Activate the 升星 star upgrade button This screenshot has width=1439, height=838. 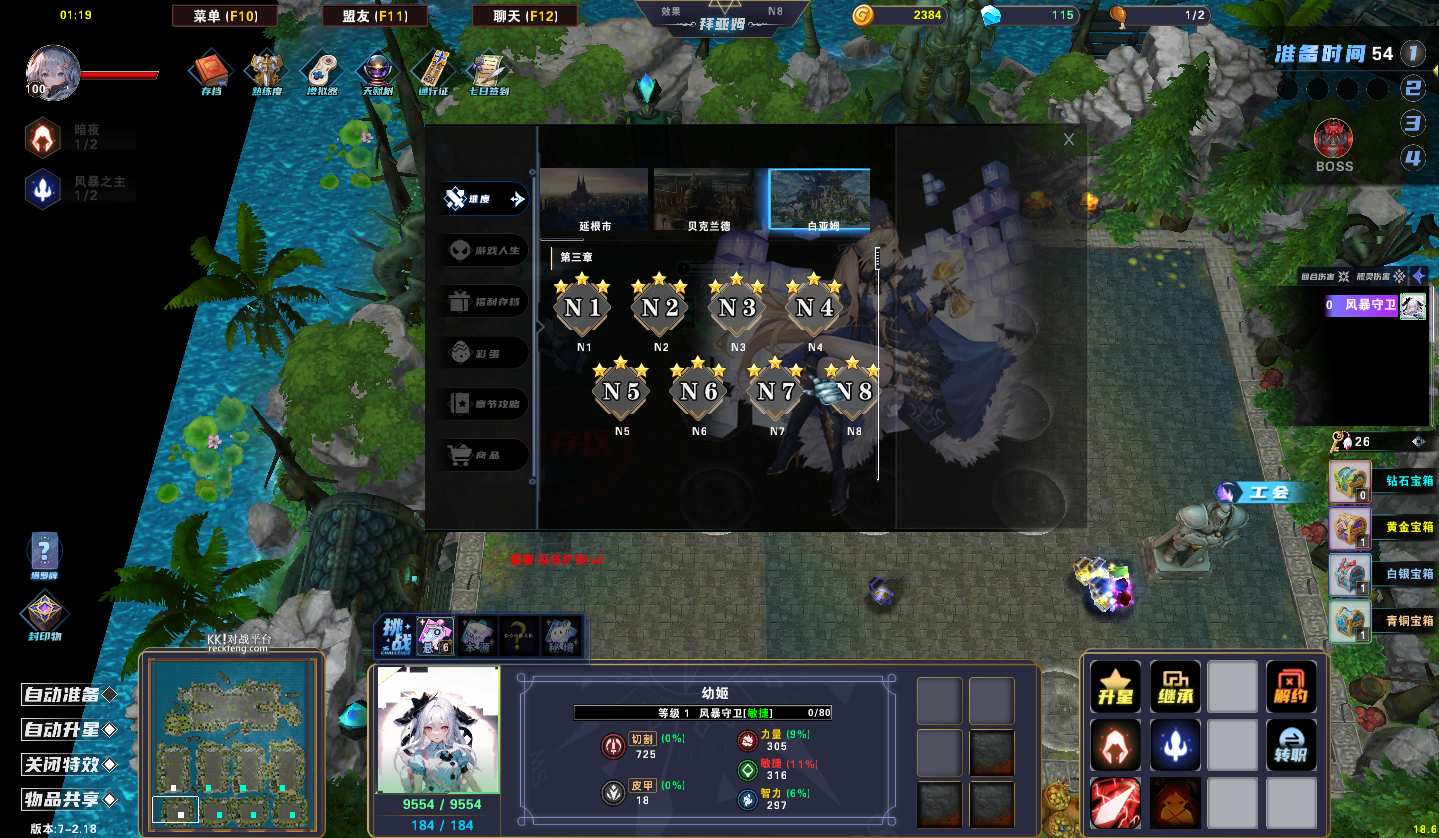click(1115, 687)
